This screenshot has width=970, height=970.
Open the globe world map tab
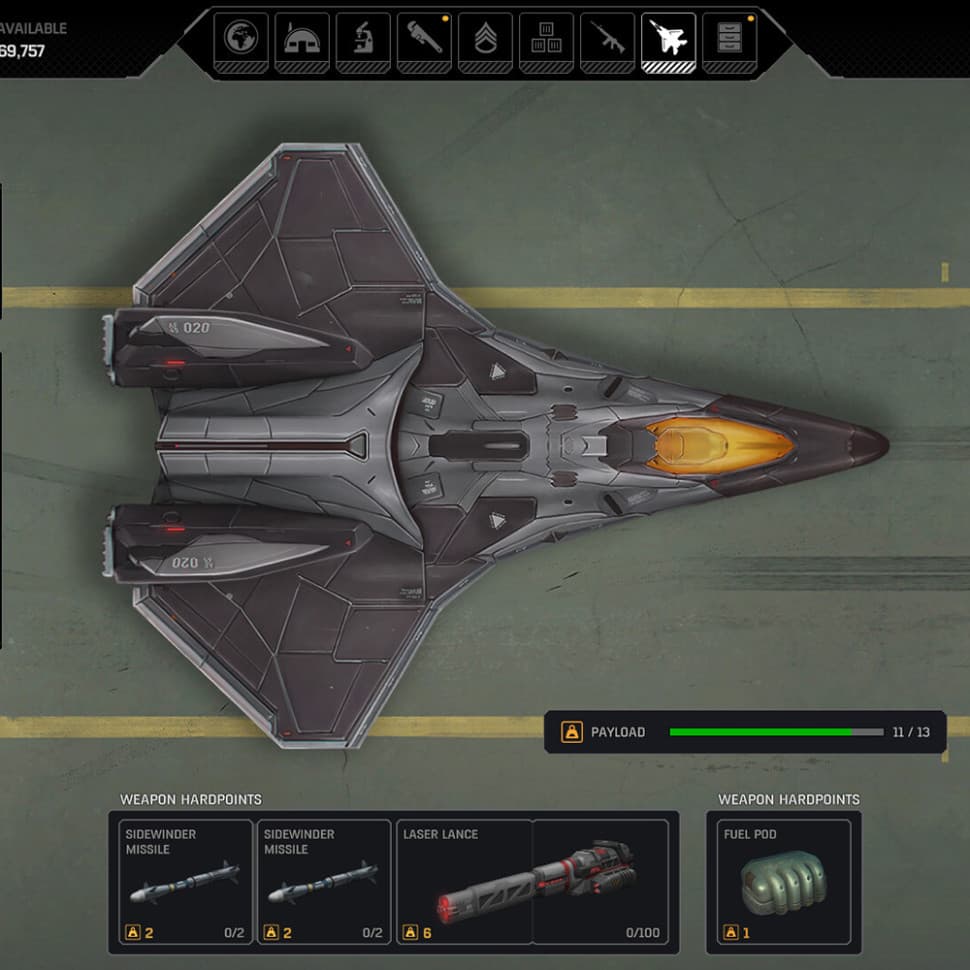pyautogui.click(x=241, y=40)
